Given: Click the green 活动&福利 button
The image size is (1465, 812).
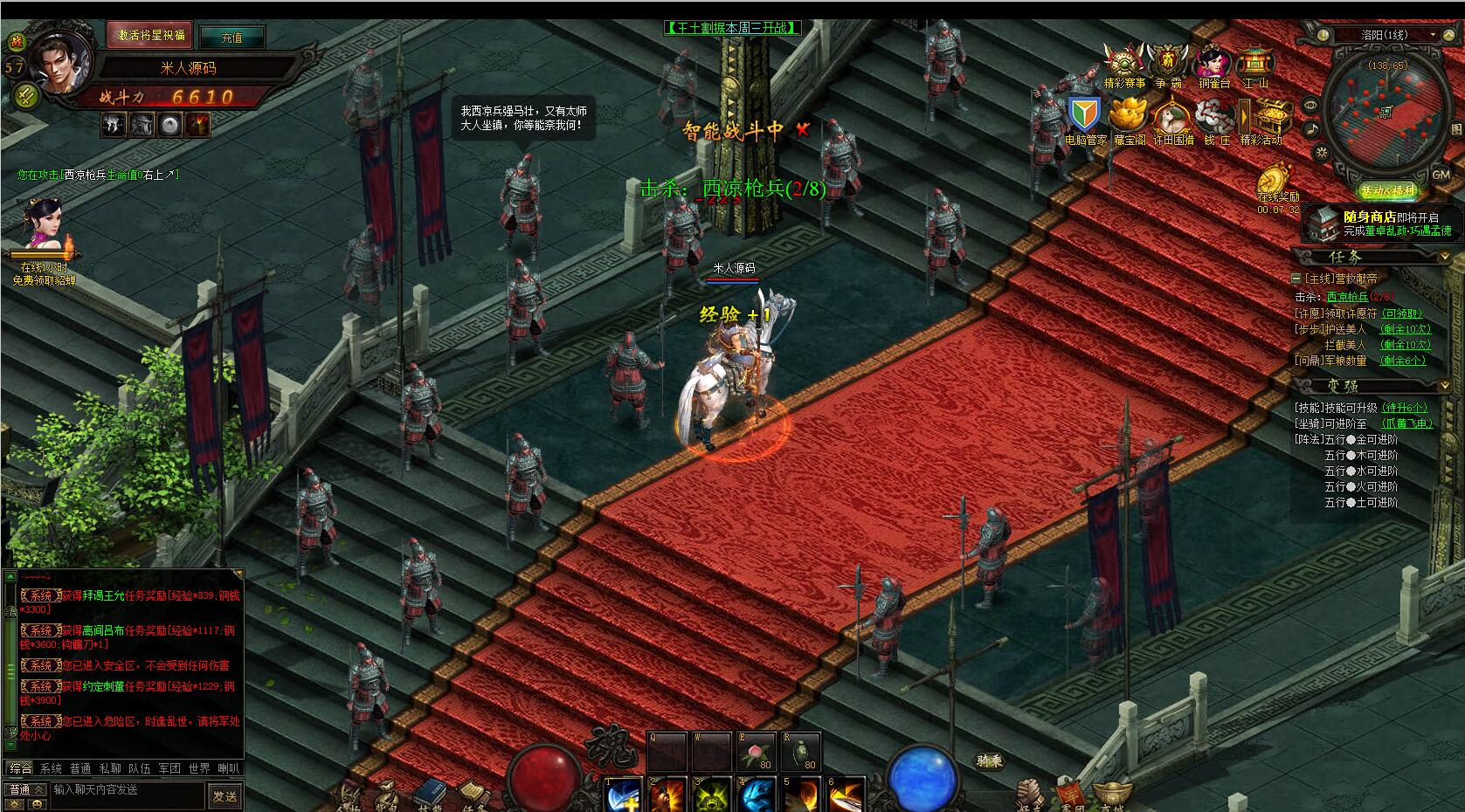Looking at the screenshot, I should pos(1387,191).
